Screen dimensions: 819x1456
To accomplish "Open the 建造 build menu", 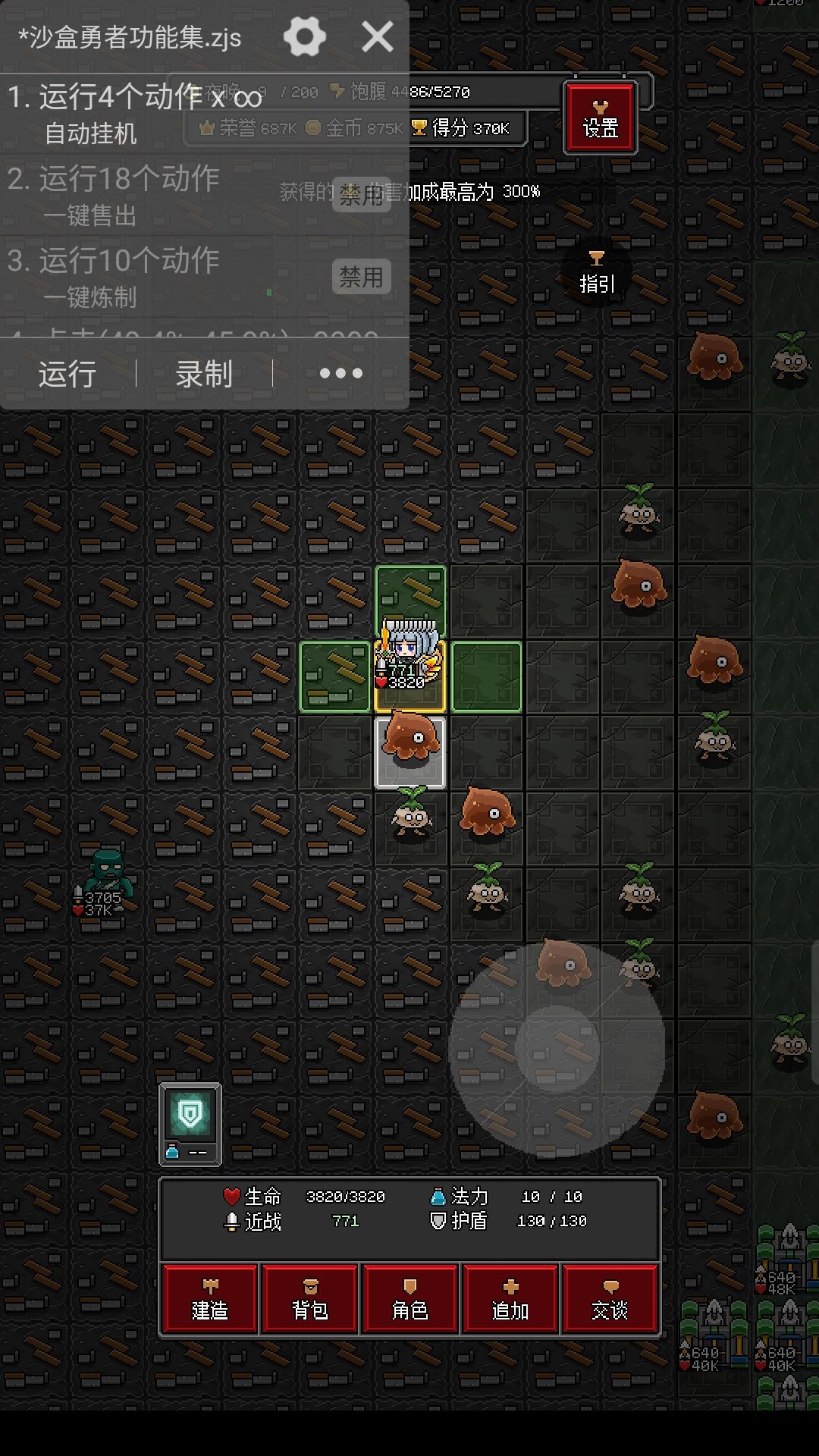I will click(210, 1298).
